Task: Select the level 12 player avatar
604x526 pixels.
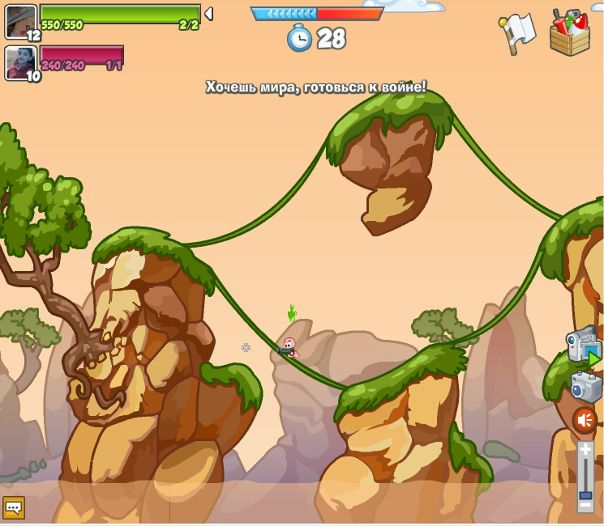Action: point(21,20)
